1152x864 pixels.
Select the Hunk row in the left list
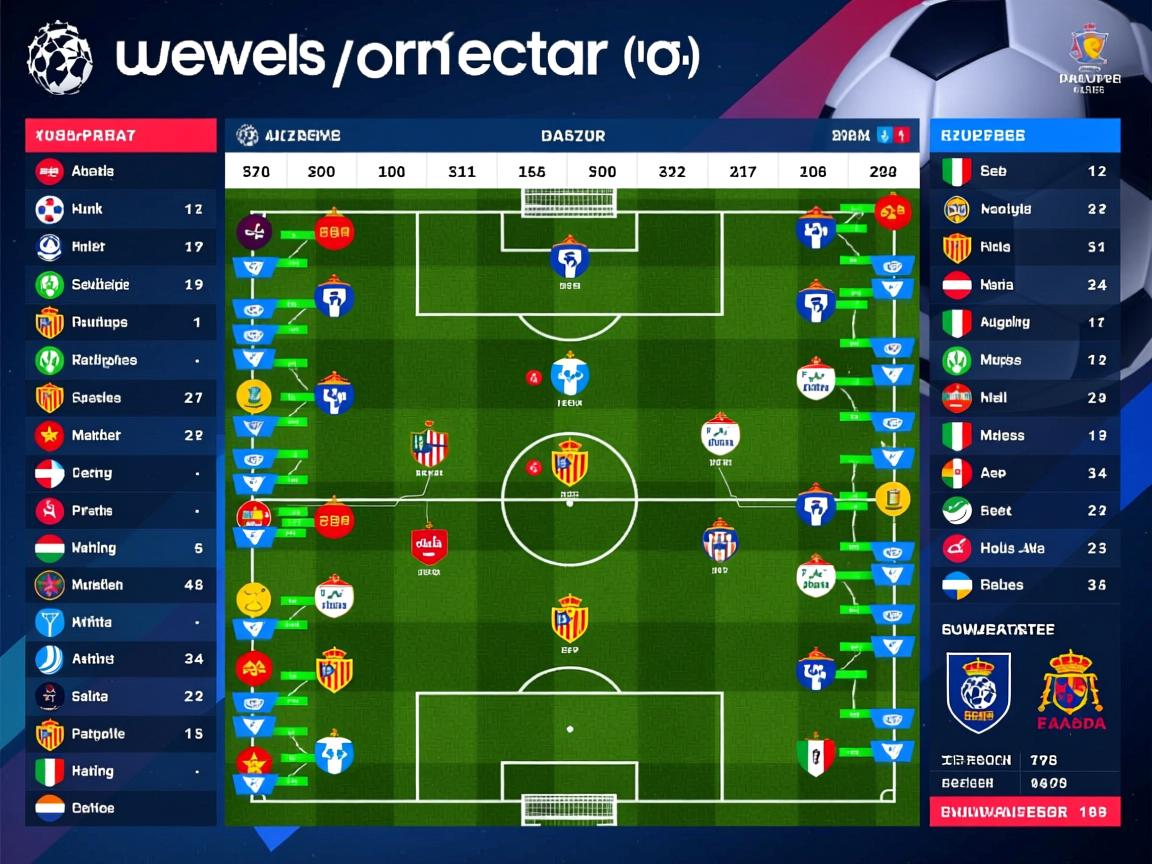[x=120, y=209]
